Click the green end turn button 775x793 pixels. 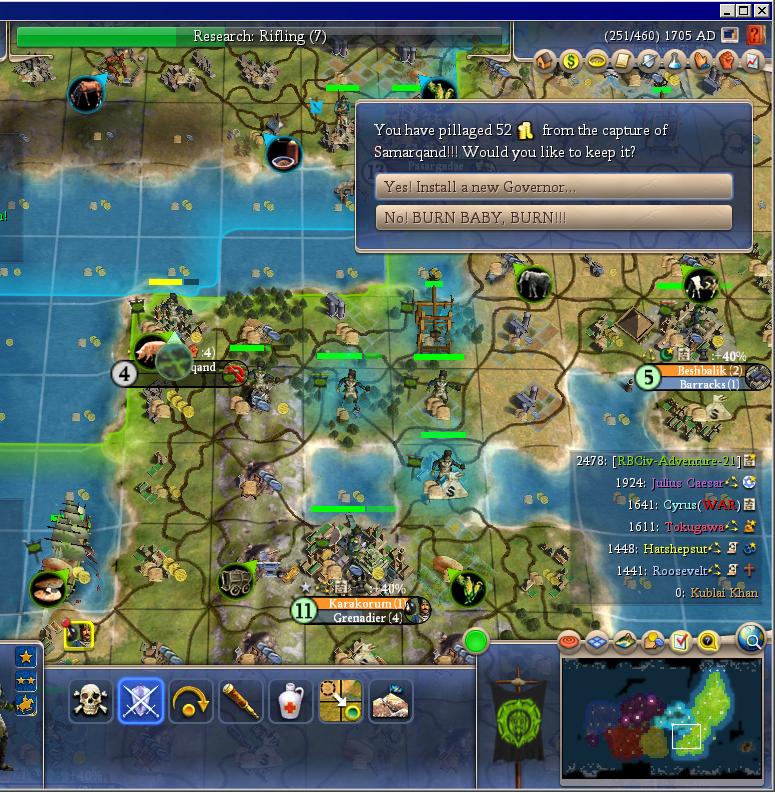[x=476, y=641]
